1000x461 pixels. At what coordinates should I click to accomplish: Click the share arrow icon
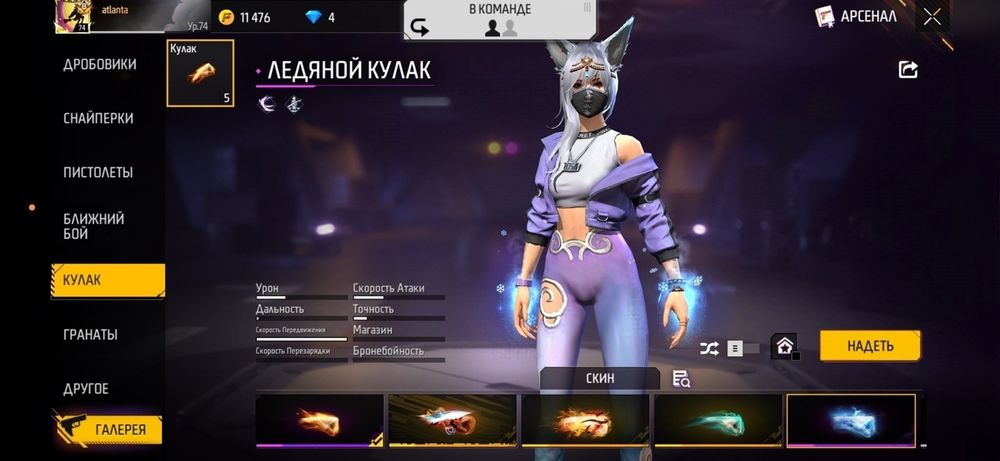pyautogui.click(x=908, y=69)
